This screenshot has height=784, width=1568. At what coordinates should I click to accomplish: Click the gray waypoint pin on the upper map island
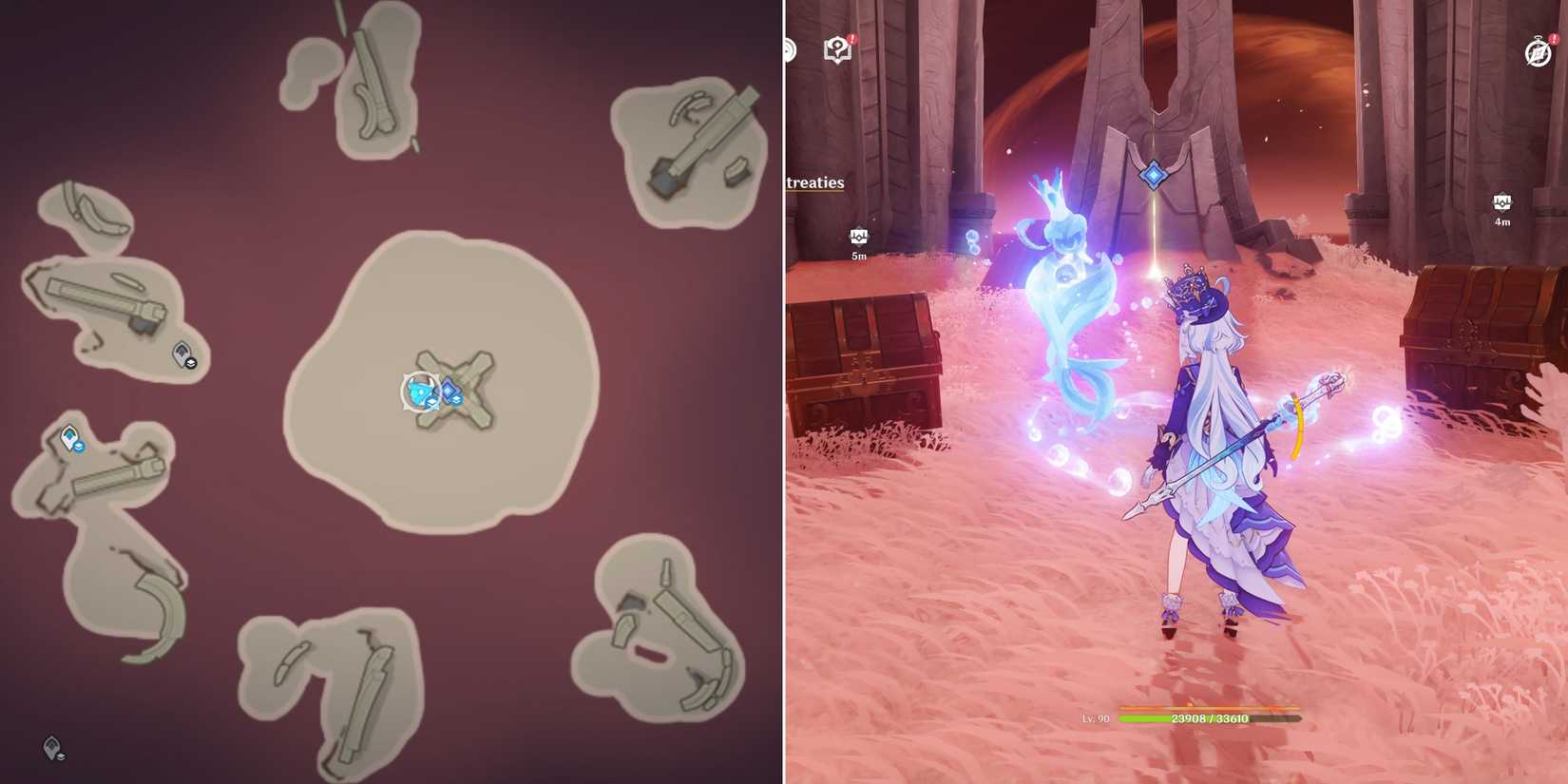182,354
